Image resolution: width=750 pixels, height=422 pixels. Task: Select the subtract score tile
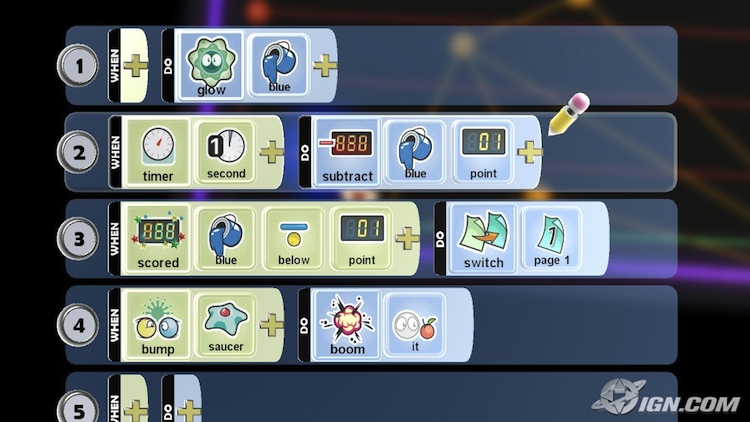(348, 152)
